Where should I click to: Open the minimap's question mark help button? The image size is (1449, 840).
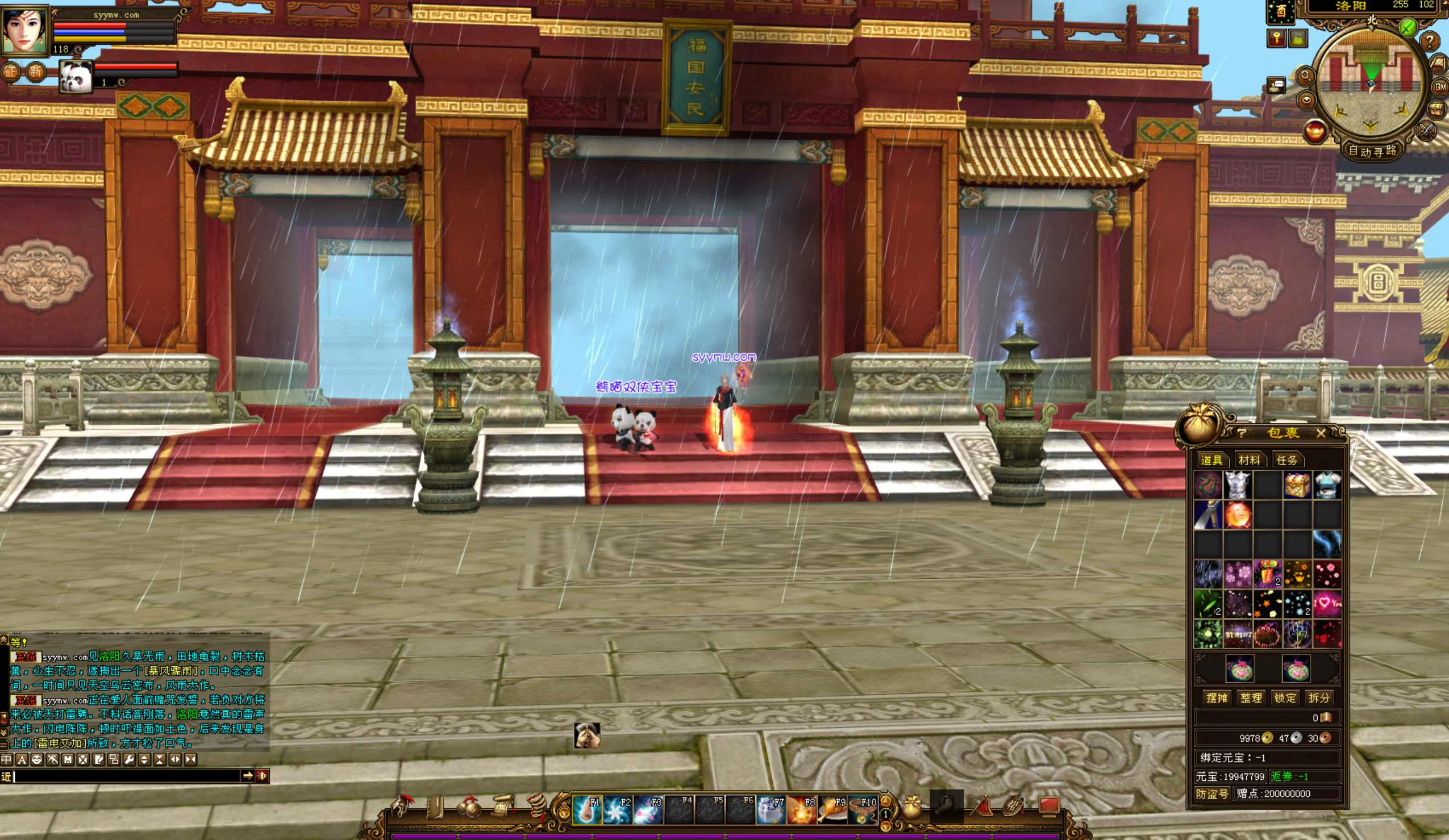[1430, 41]
